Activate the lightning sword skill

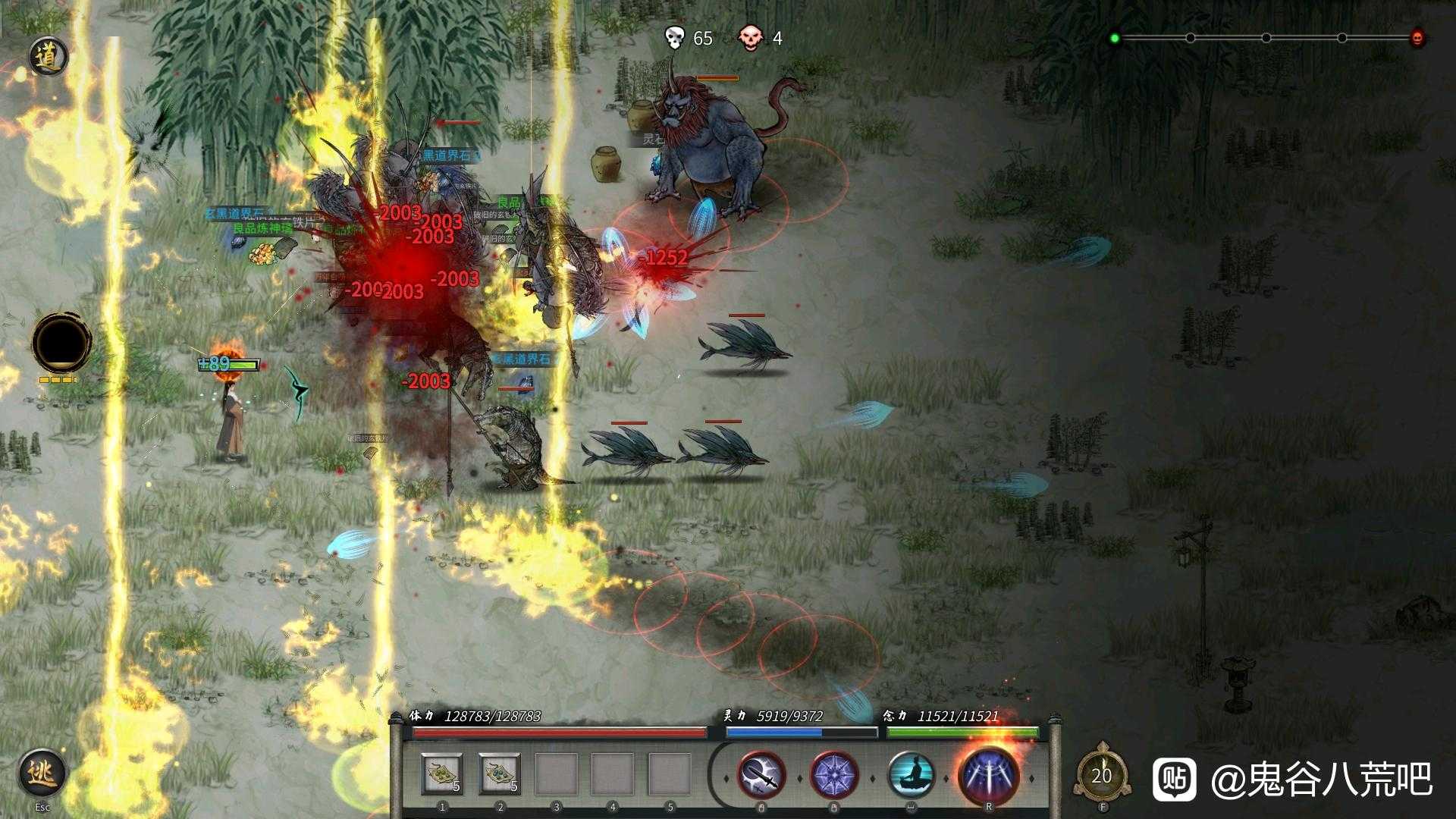pos(761,776)
